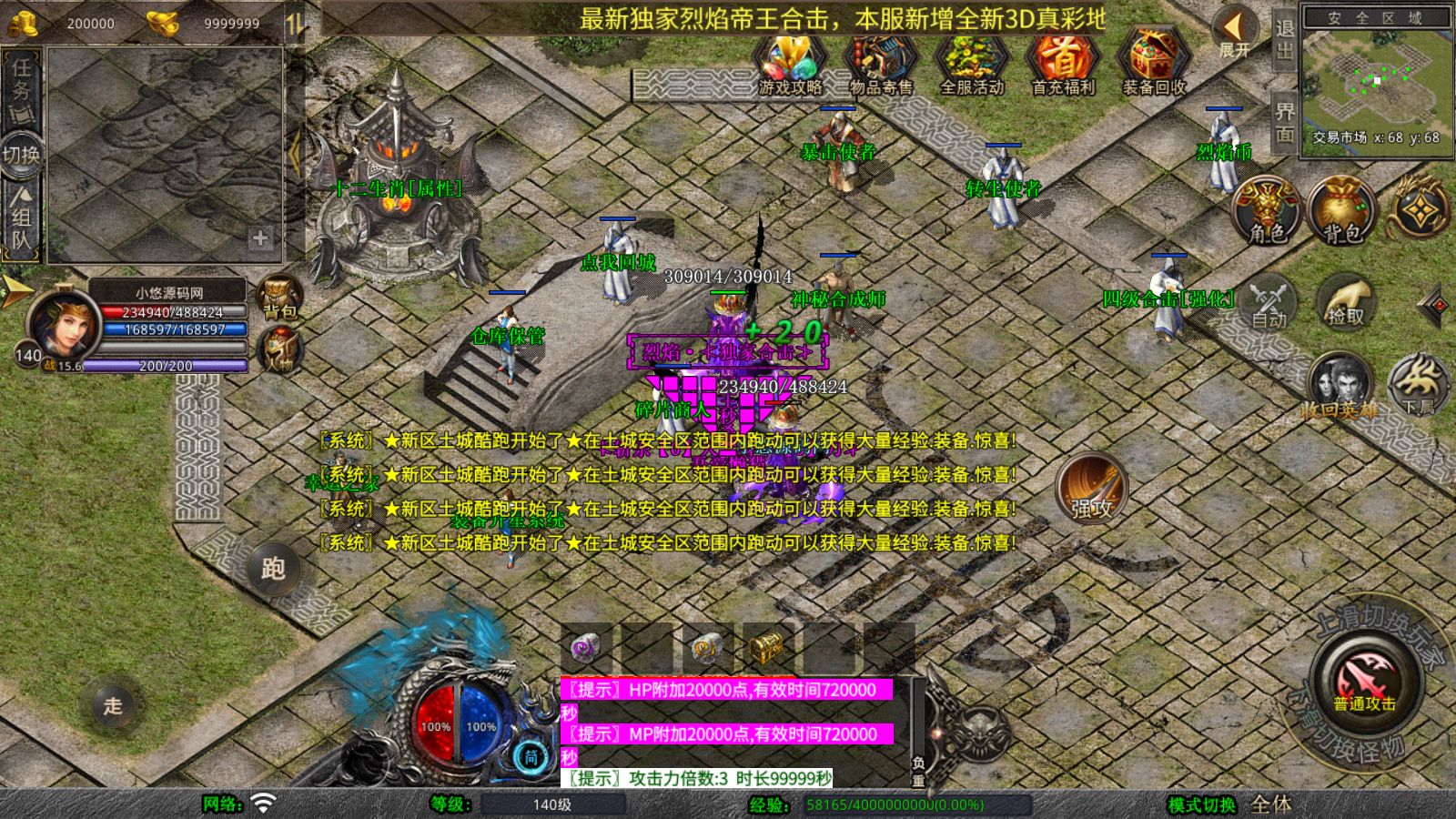Expand the quest panel with the plus button
Viewport: 1456px width, 819px height.
(260, 238)
